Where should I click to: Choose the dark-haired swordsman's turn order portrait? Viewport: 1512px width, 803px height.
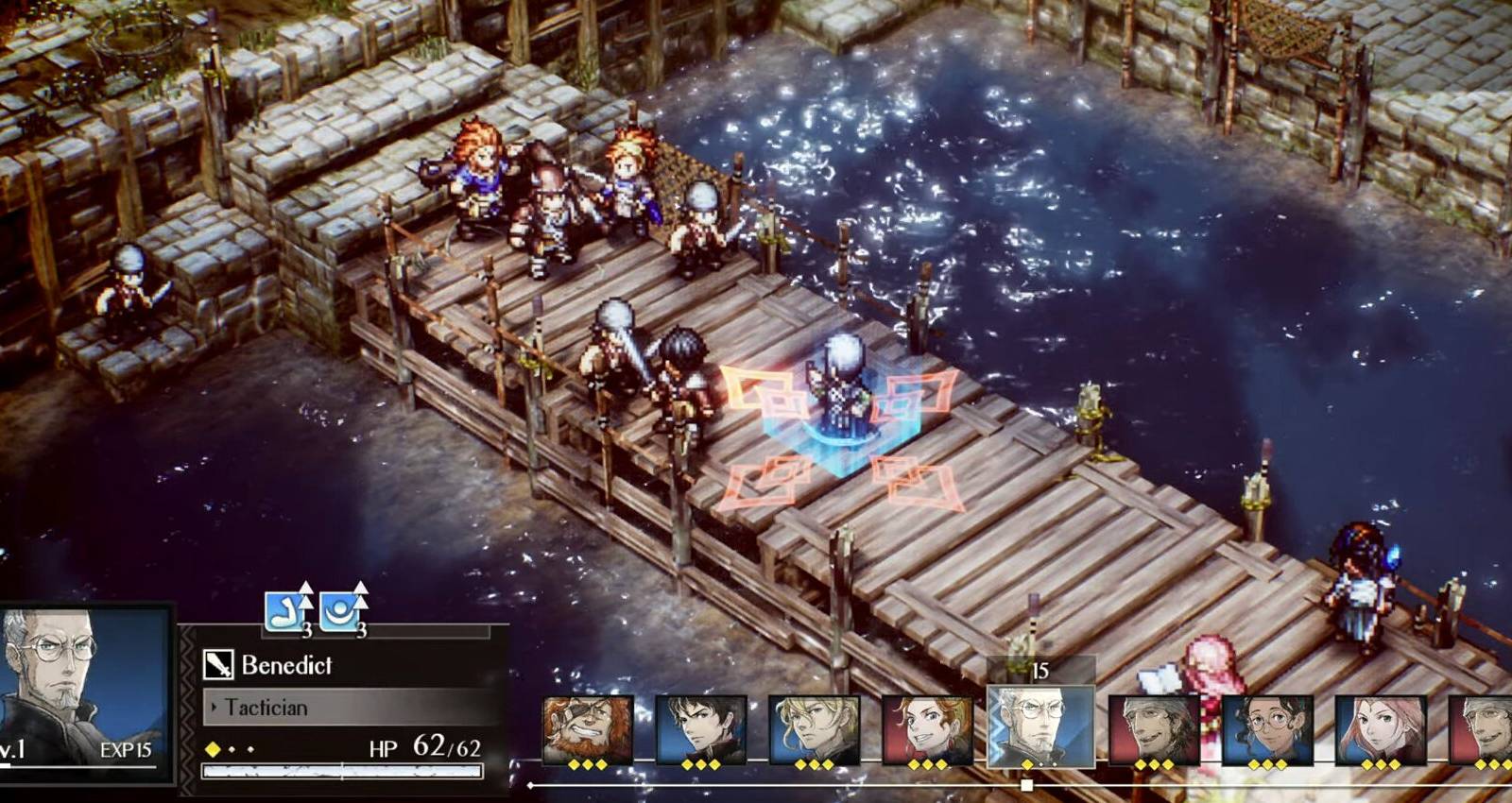point(700,729)
